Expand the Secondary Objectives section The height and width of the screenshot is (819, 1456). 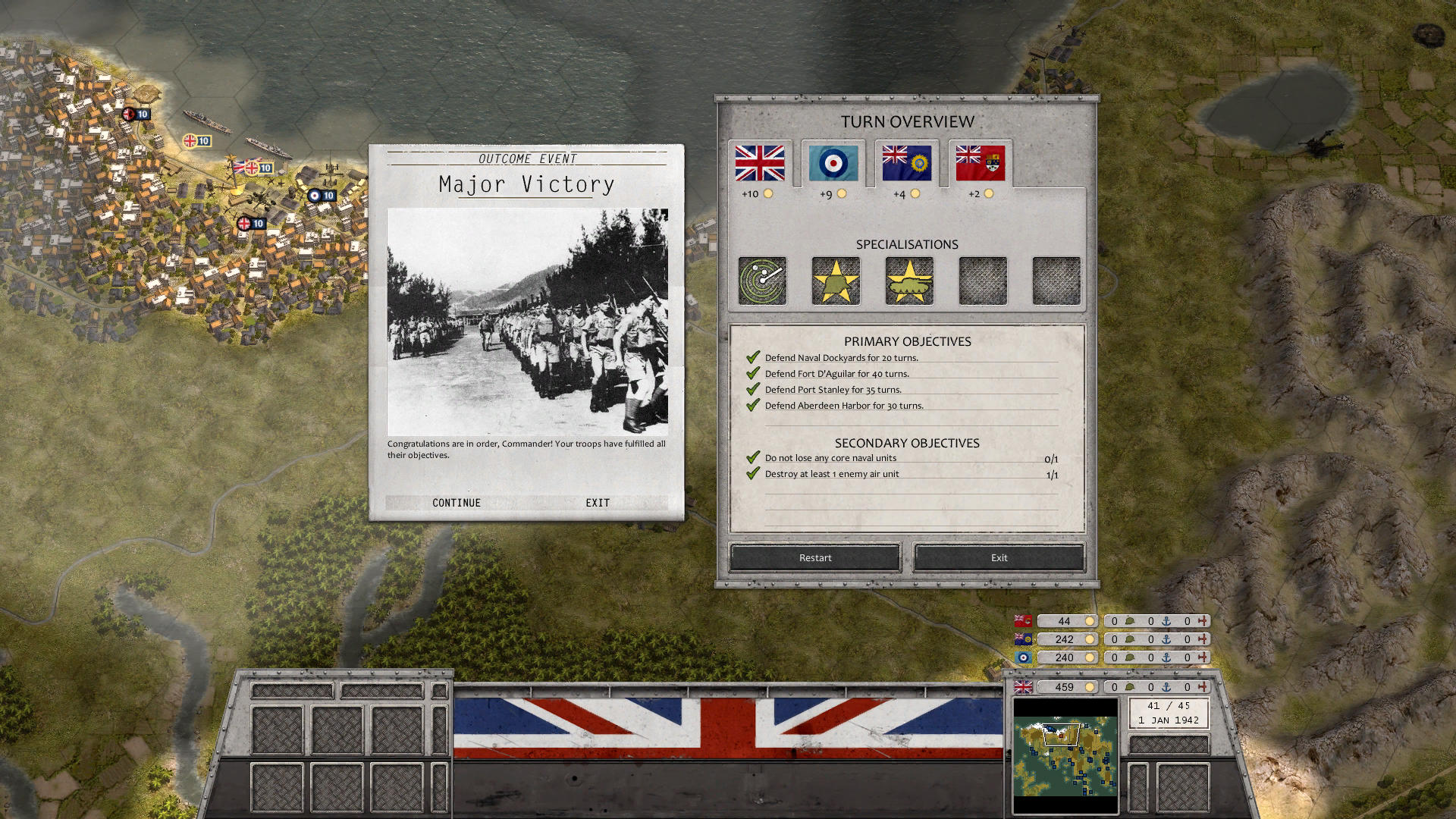coord(907,443)
